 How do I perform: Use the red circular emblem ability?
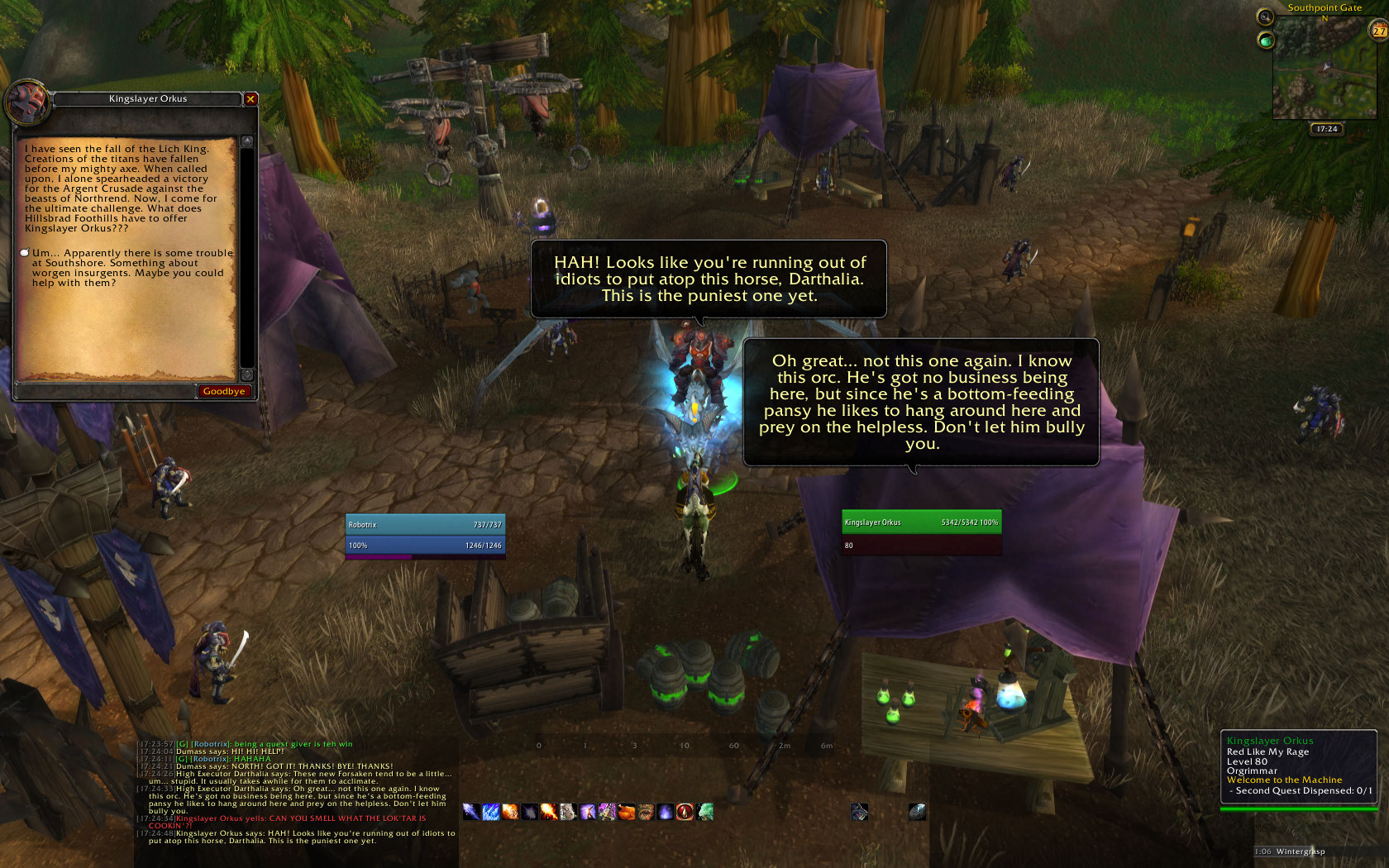(x=685, y=812)
